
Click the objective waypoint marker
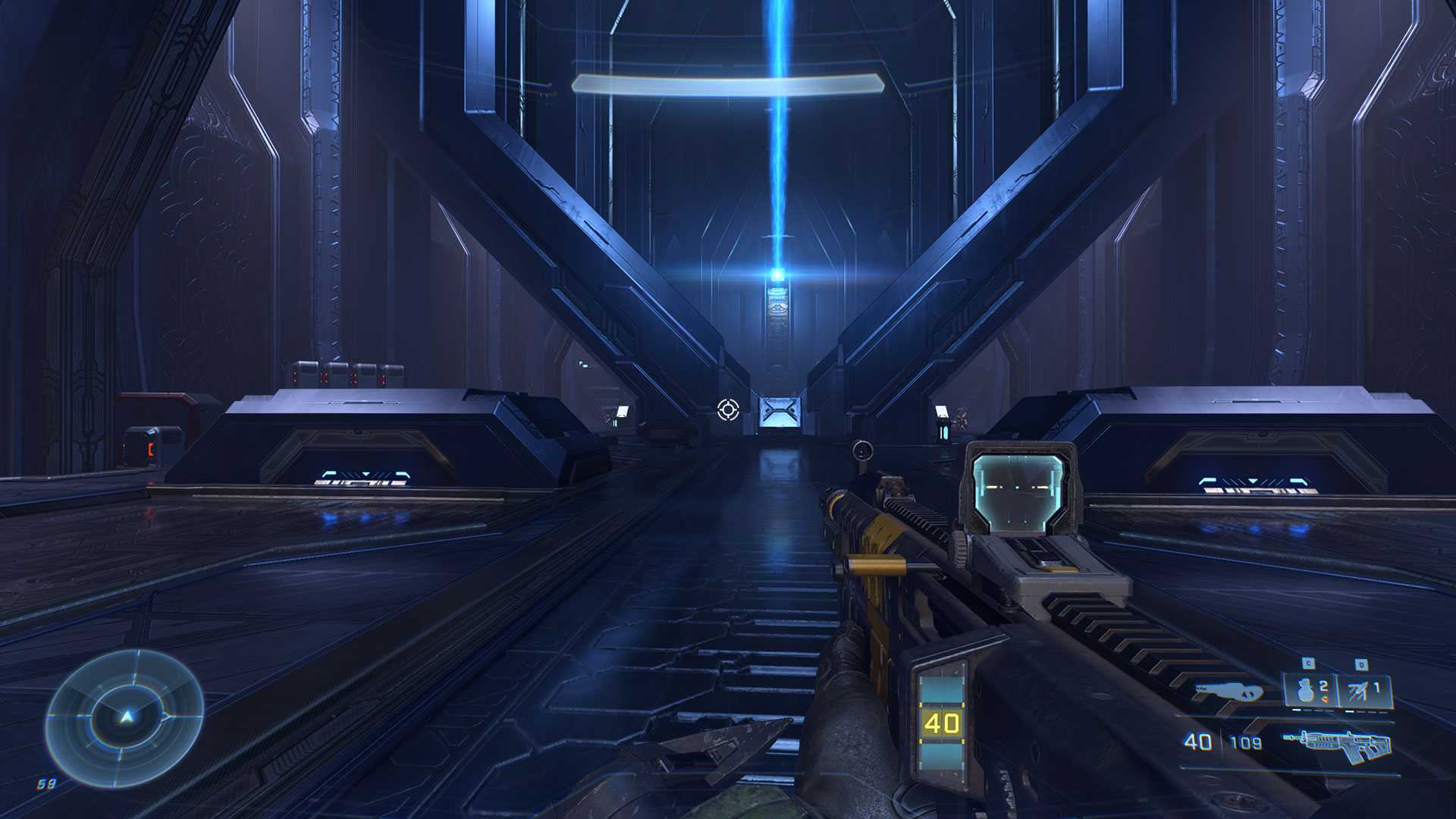[x=728, y=410]
